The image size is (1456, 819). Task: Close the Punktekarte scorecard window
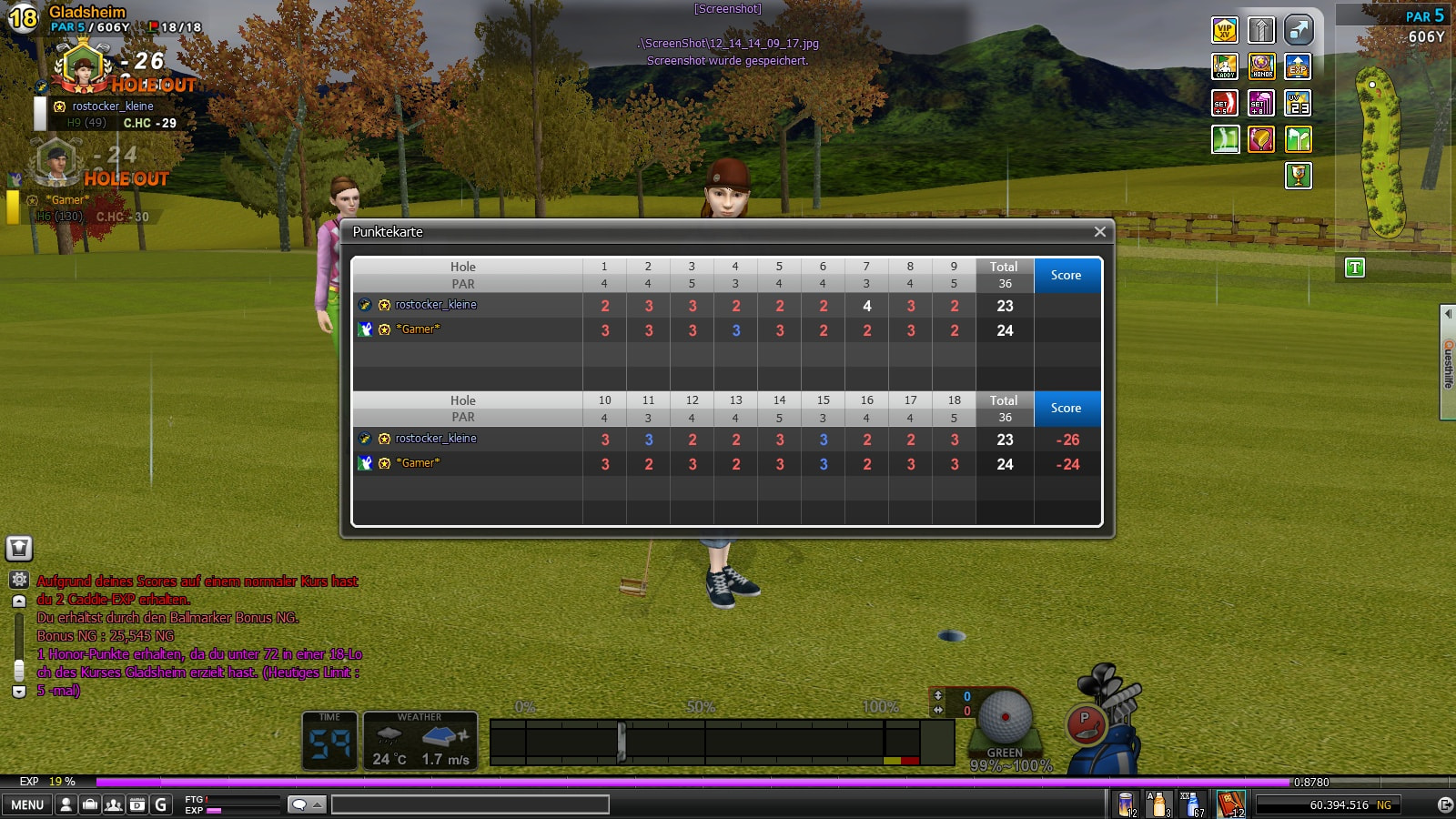point(1099,232)
